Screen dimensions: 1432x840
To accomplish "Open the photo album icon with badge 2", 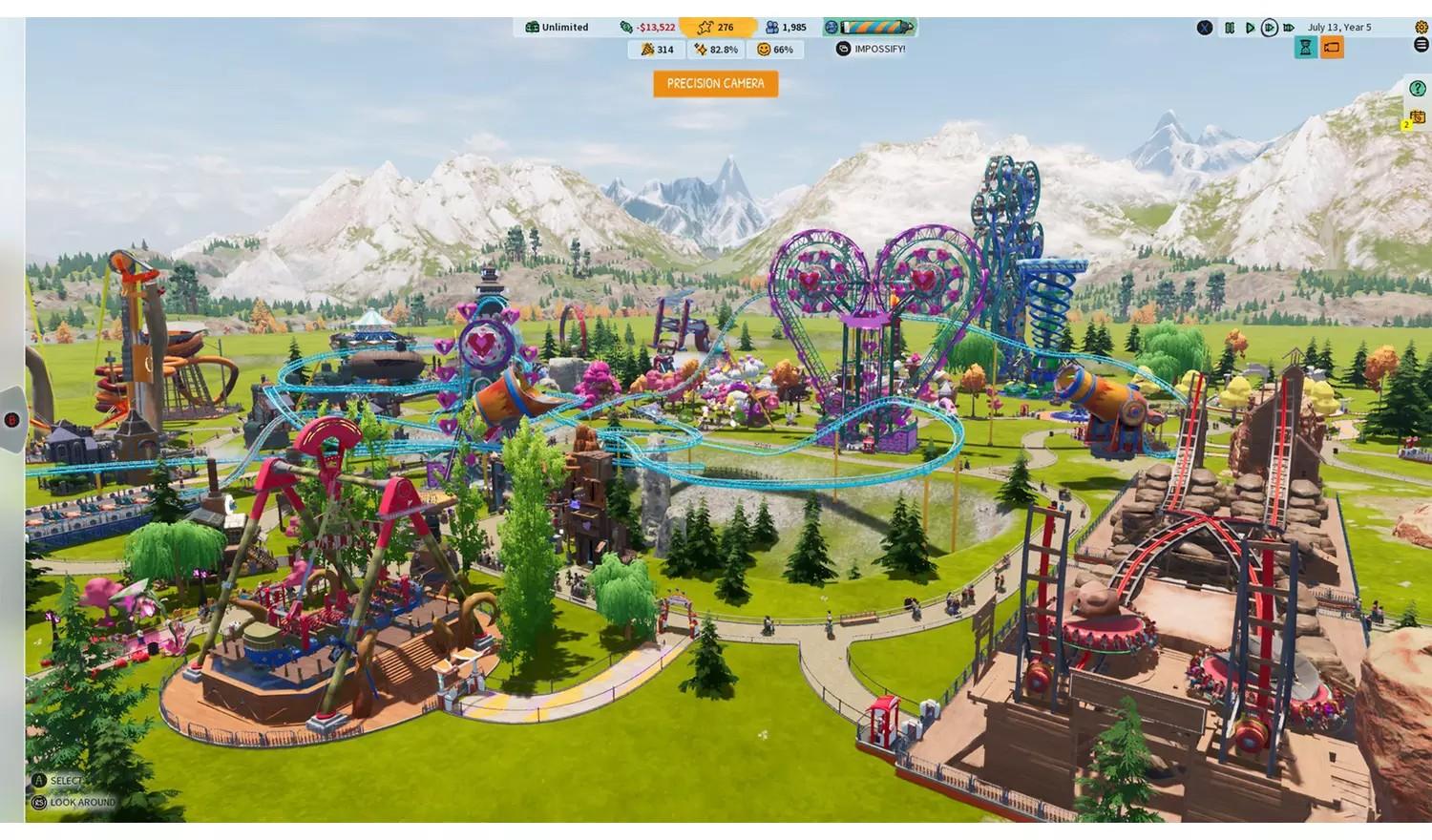I will pos(1417,115).
